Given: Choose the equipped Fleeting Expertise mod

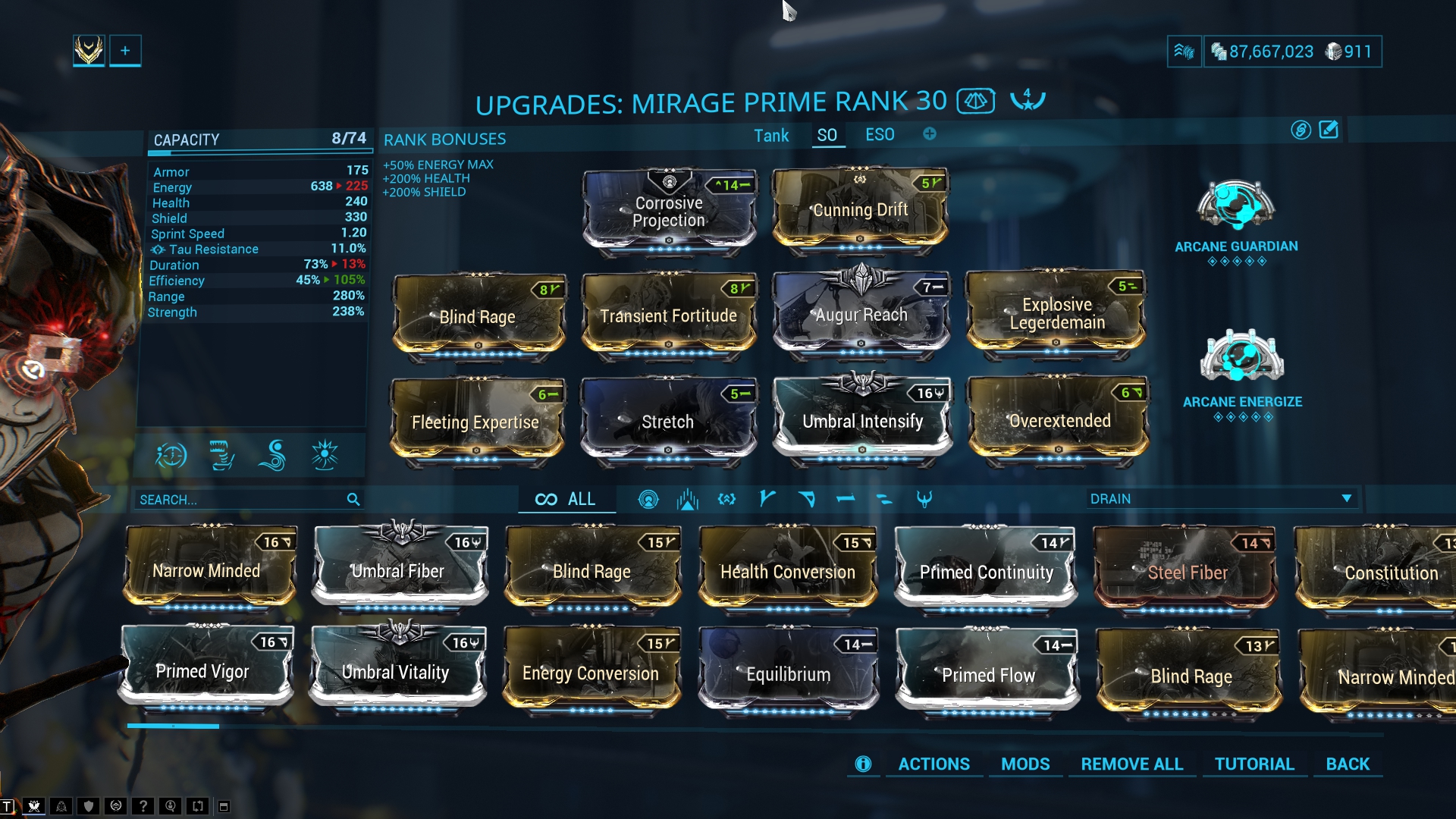Looking at the screenshot, I should 476,422.
